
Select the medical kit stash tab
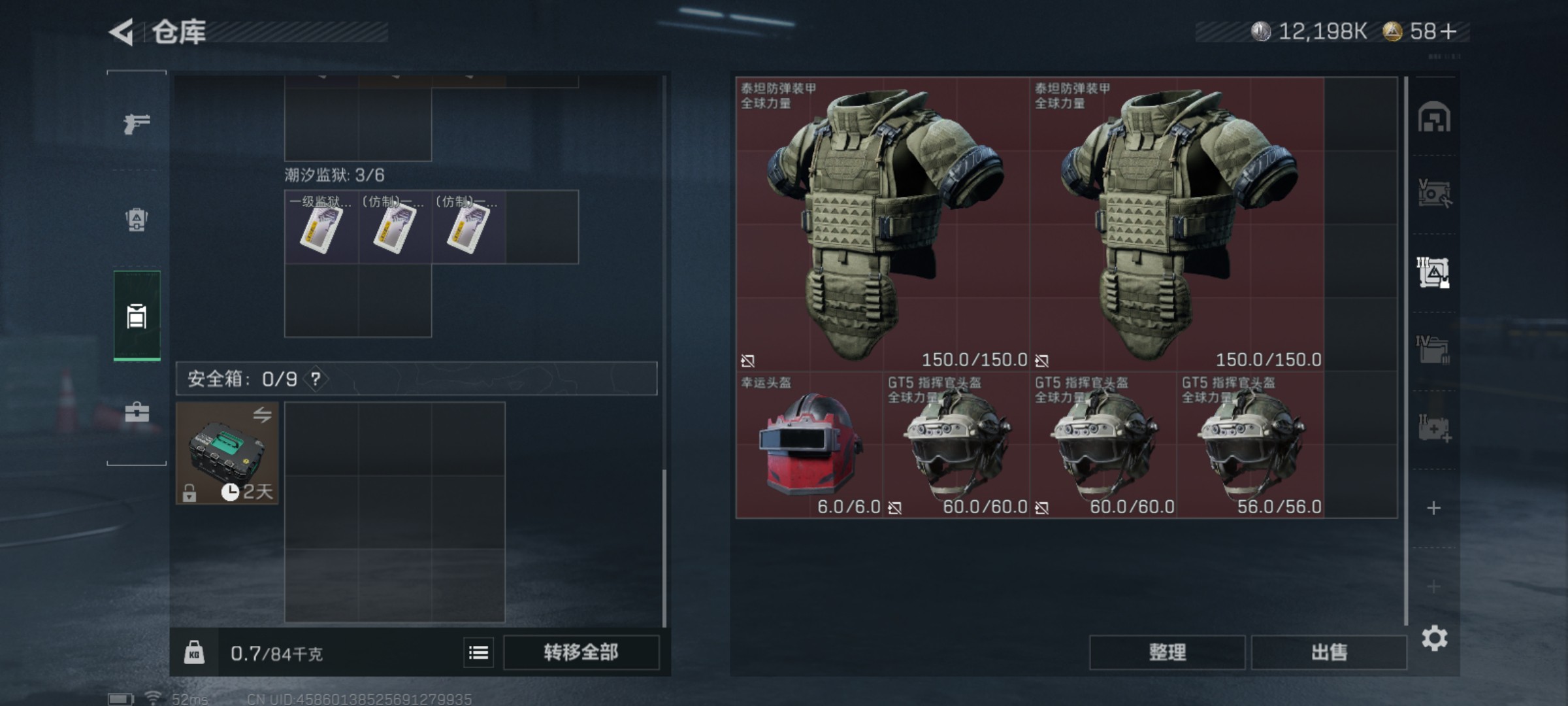[1433, 429]
